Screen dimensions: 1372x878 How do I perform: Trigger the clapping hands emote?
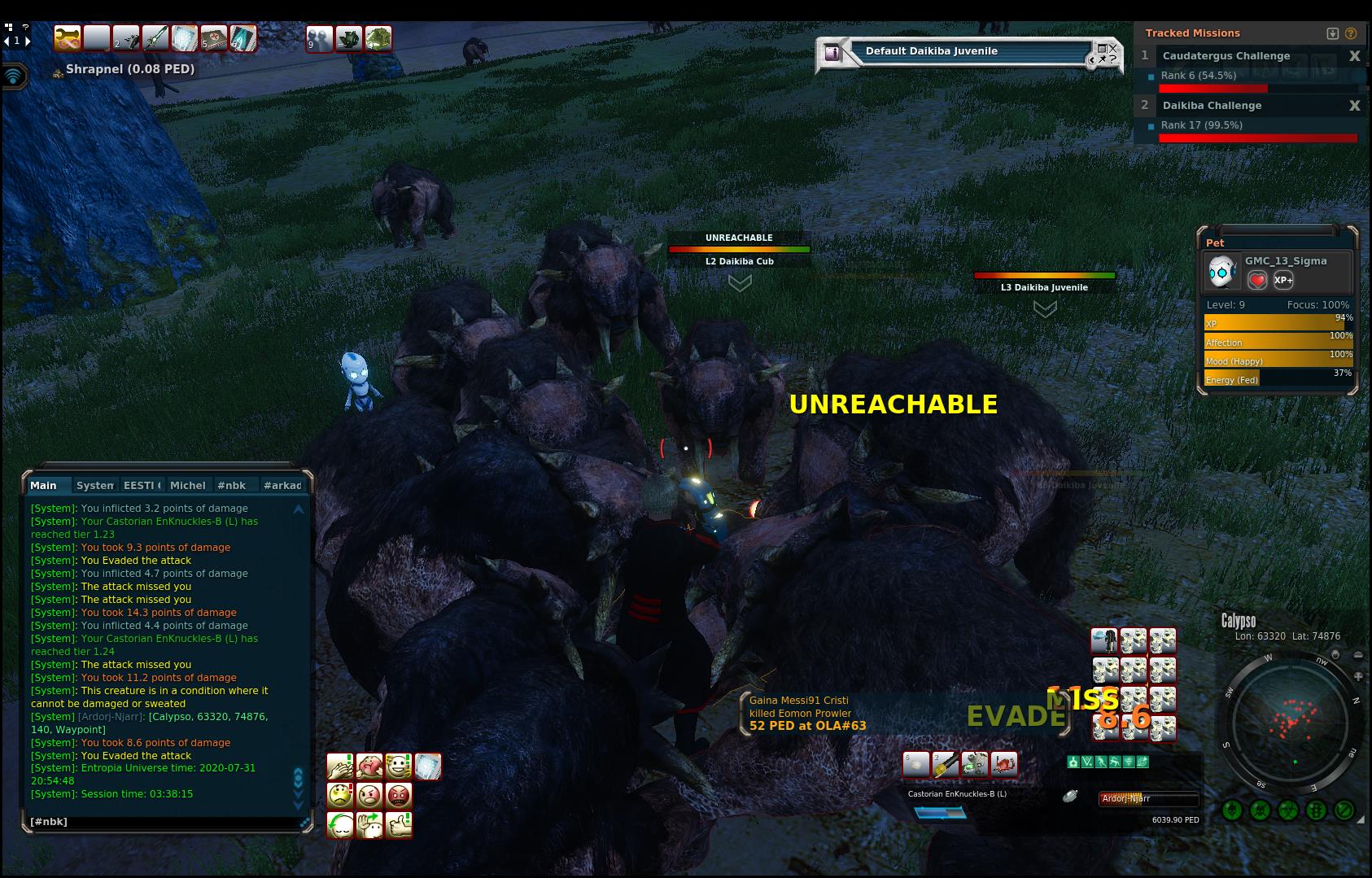(339, 767)
